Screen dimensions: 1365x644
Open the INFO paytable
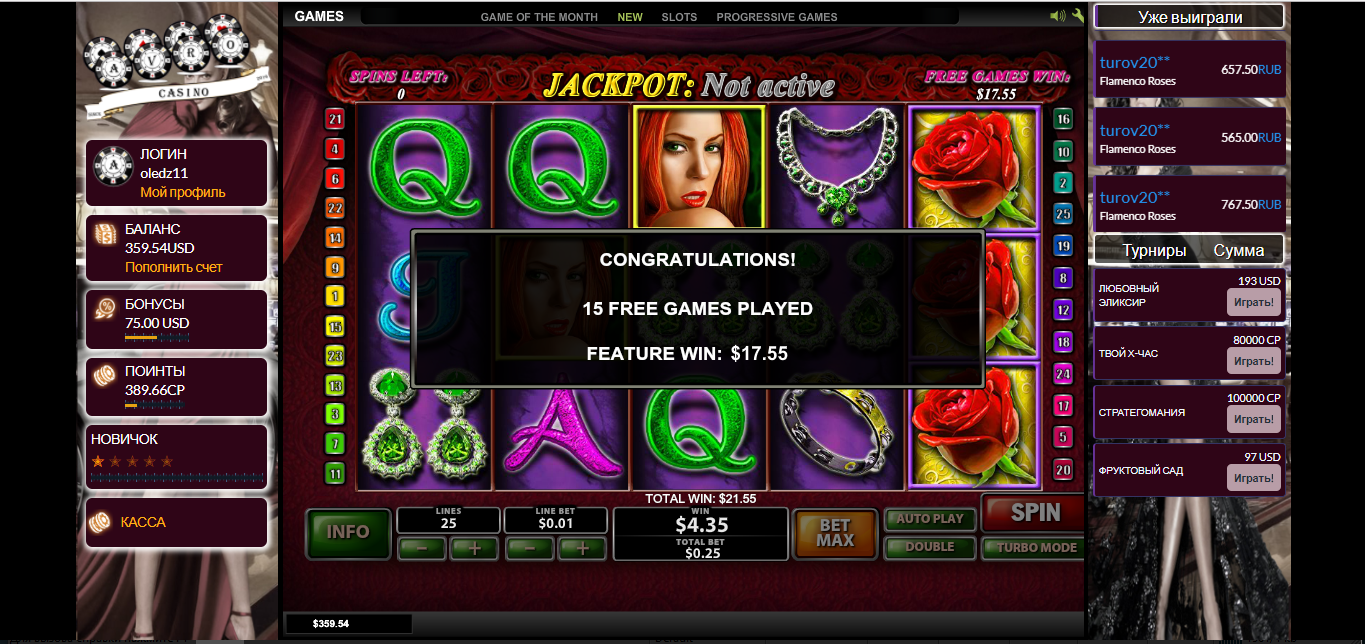point(348,532)
